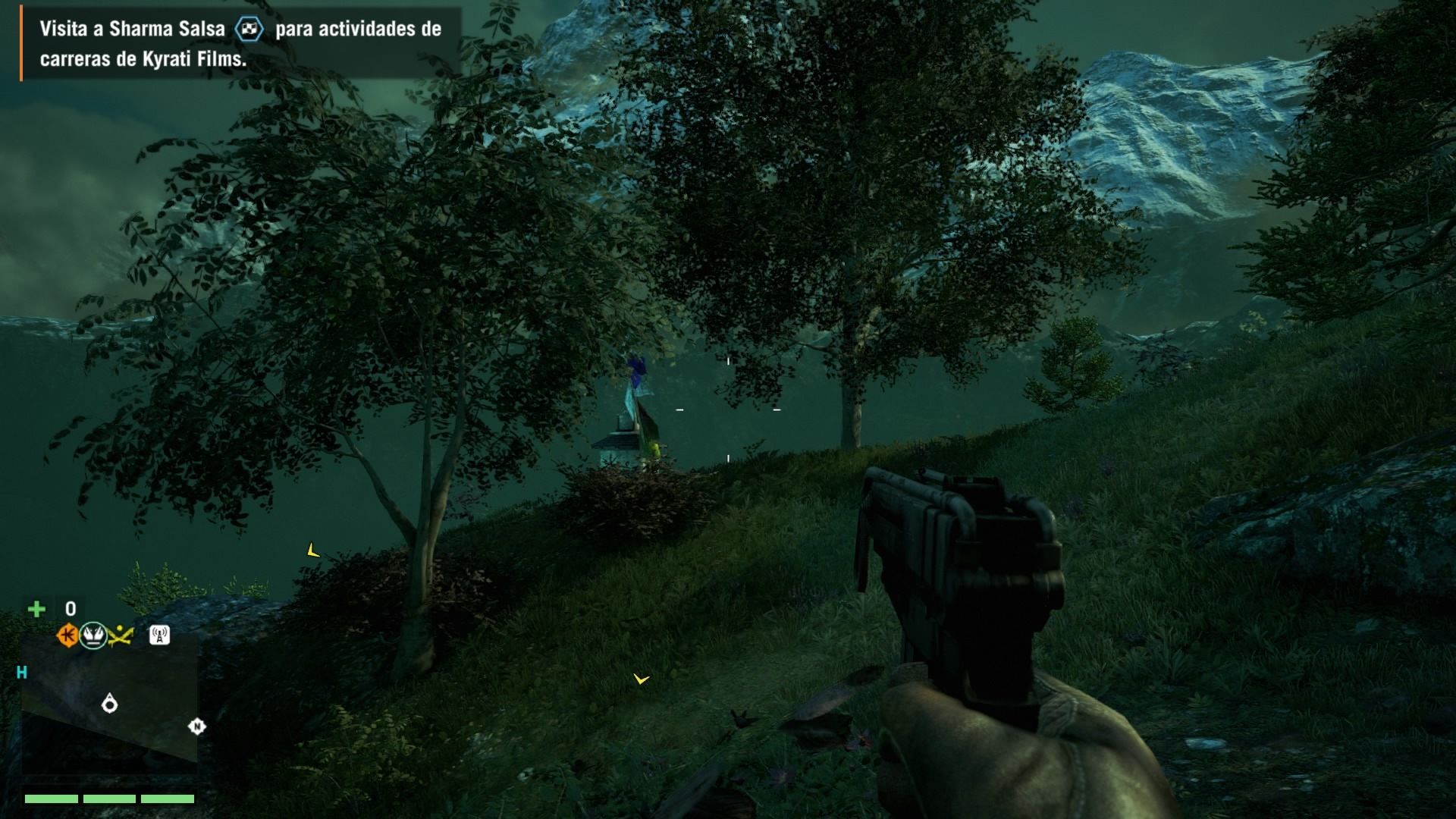Select the player position arrow on minimap
This screenshot has height=819, width=1456.
(x=110, y=704)
